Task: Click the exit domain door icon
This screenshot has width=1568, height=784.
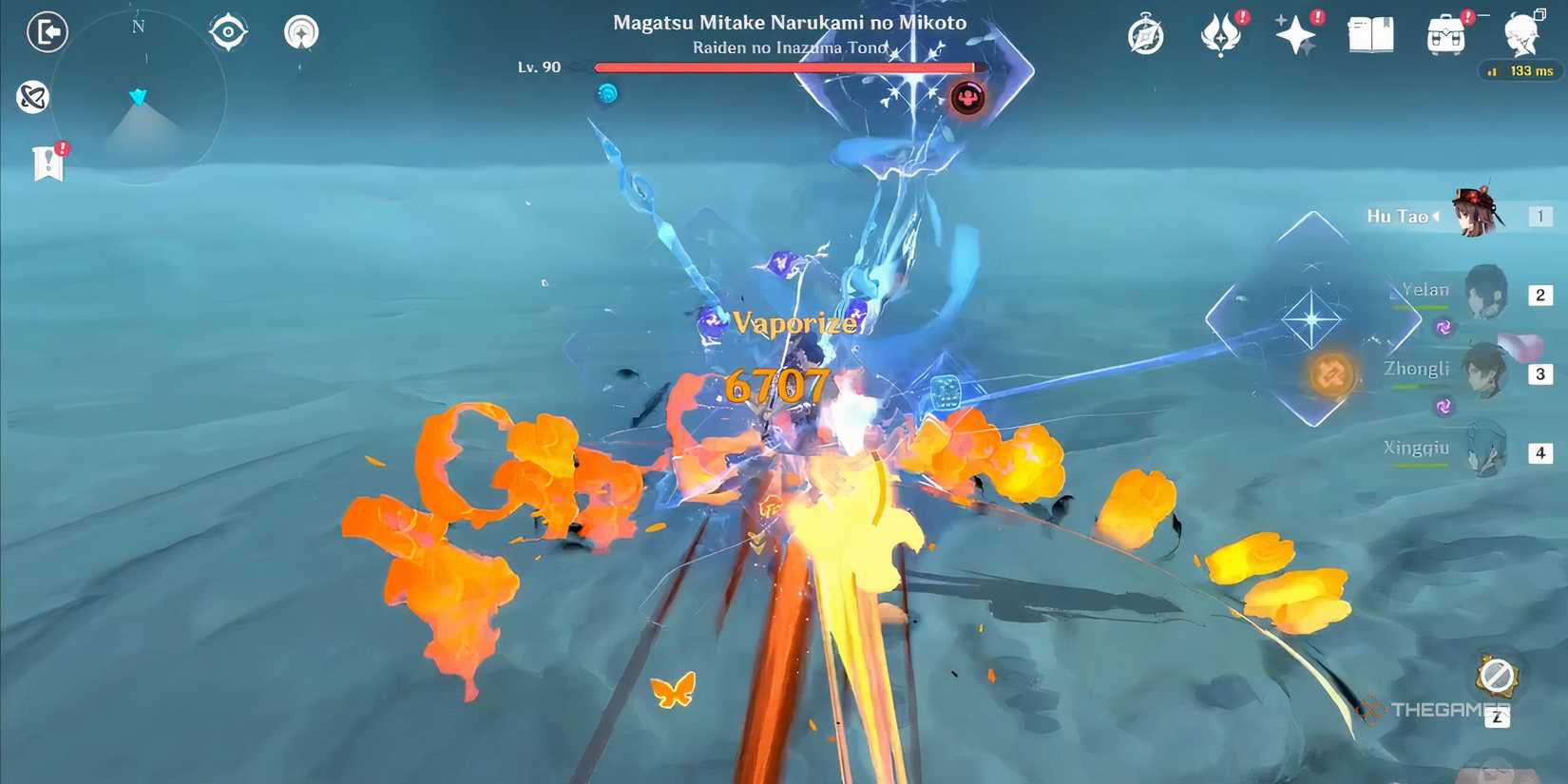Action: [47, 31]
